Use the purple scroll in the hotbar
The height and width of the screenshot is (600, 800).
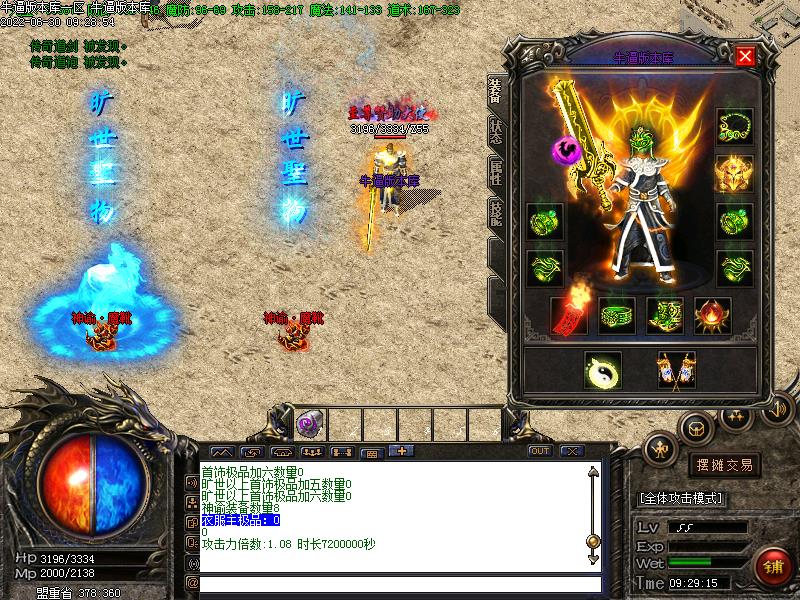[x=308, y=424]
